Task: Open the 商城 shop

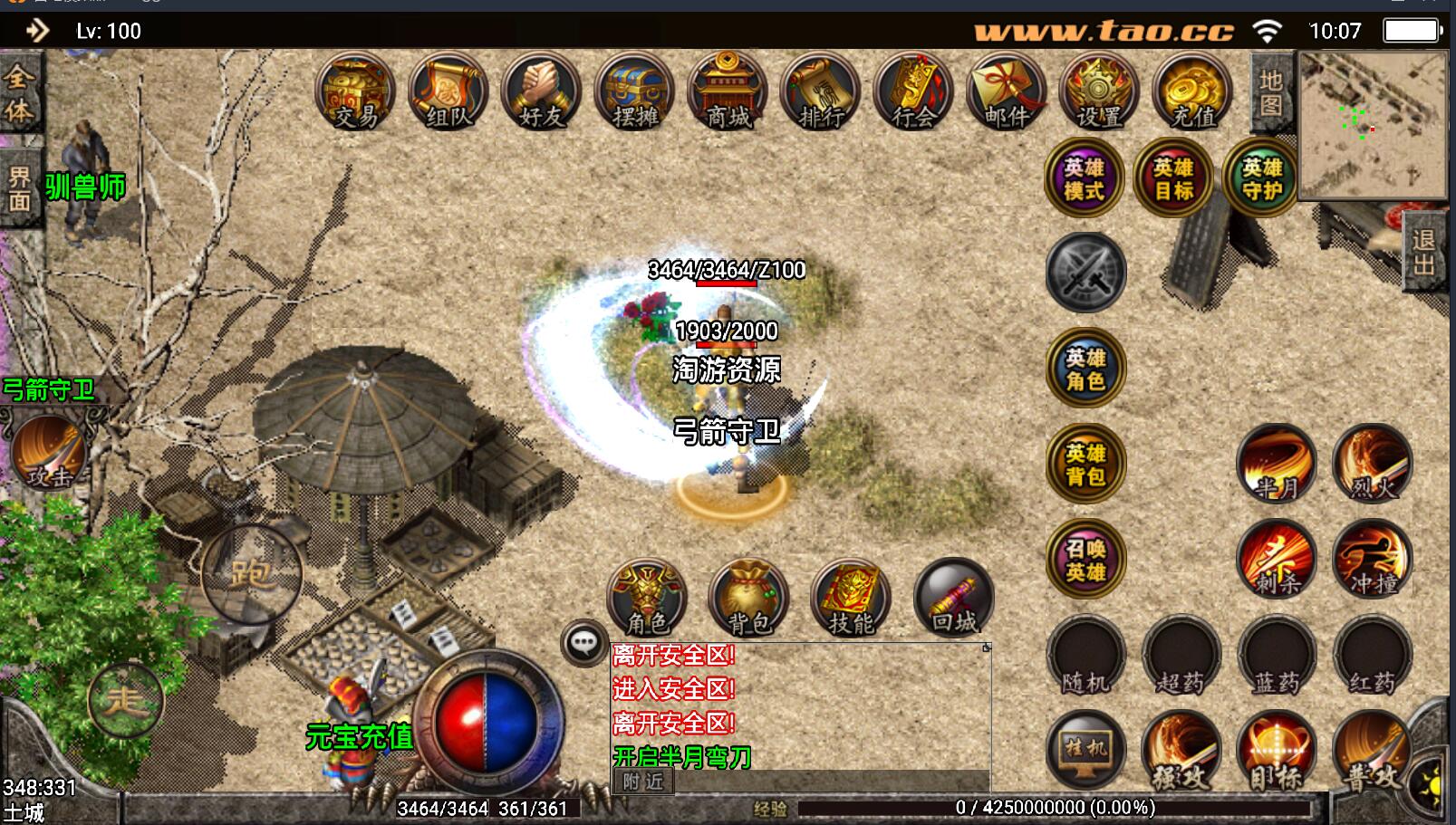Action: coord(728,92)
